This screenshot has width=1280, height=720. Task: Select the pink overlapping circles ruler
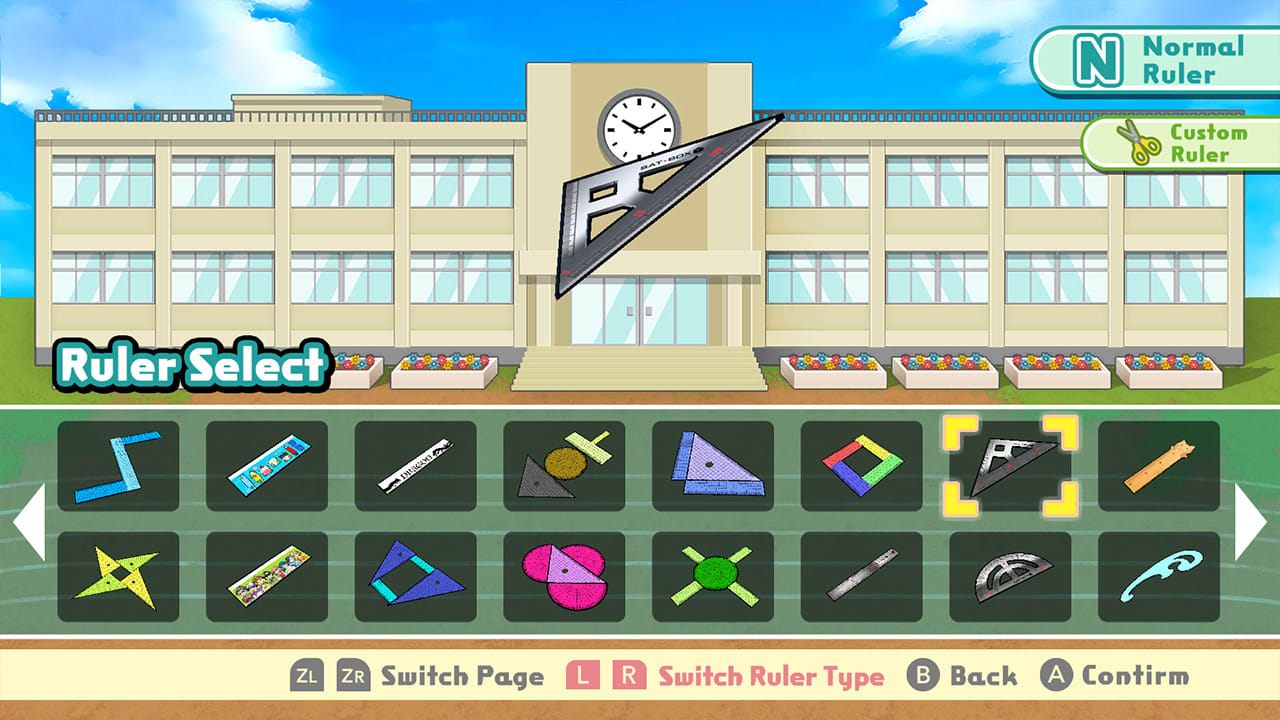tap(564, 577)
